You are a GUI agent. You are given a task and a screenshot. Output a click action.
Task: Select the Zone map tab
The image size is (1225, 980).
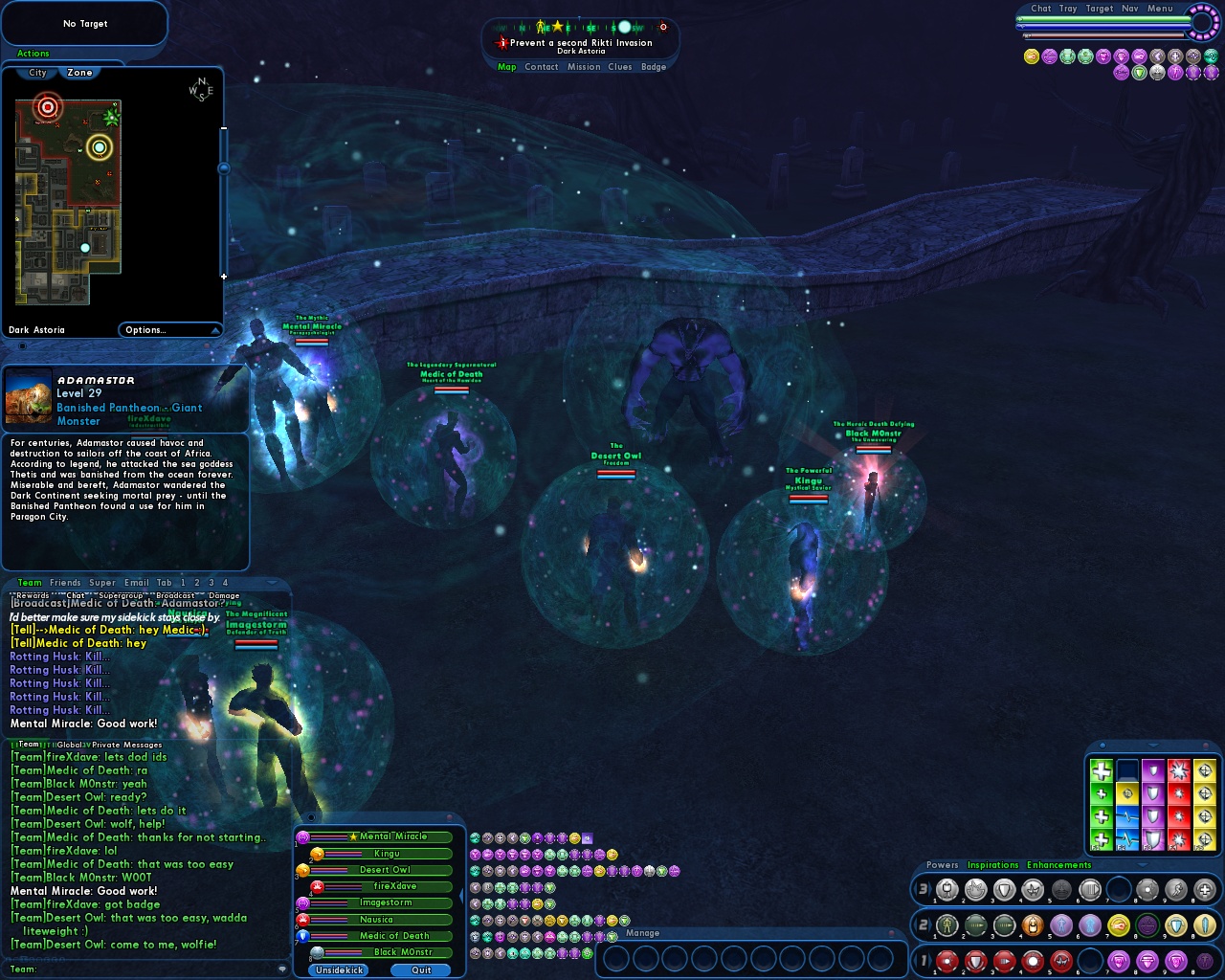80,73
